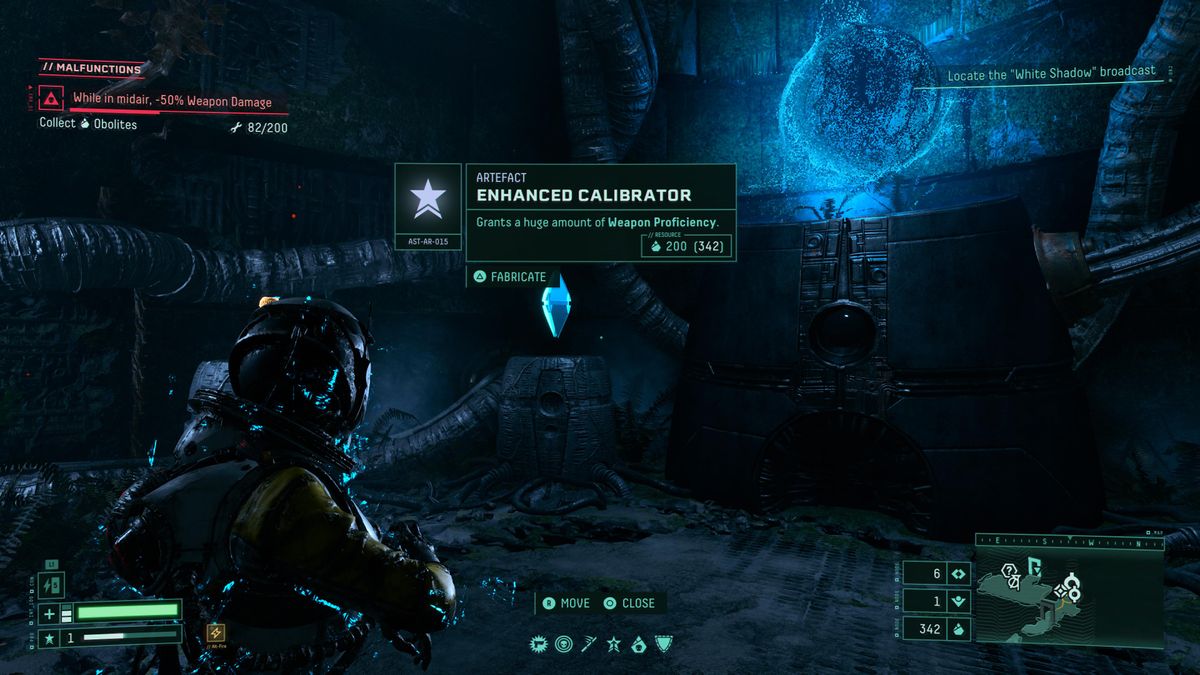Screen dimensions: 1200x675
Task: View the White Shadow broadcast objective
Action: point(1051,72)
